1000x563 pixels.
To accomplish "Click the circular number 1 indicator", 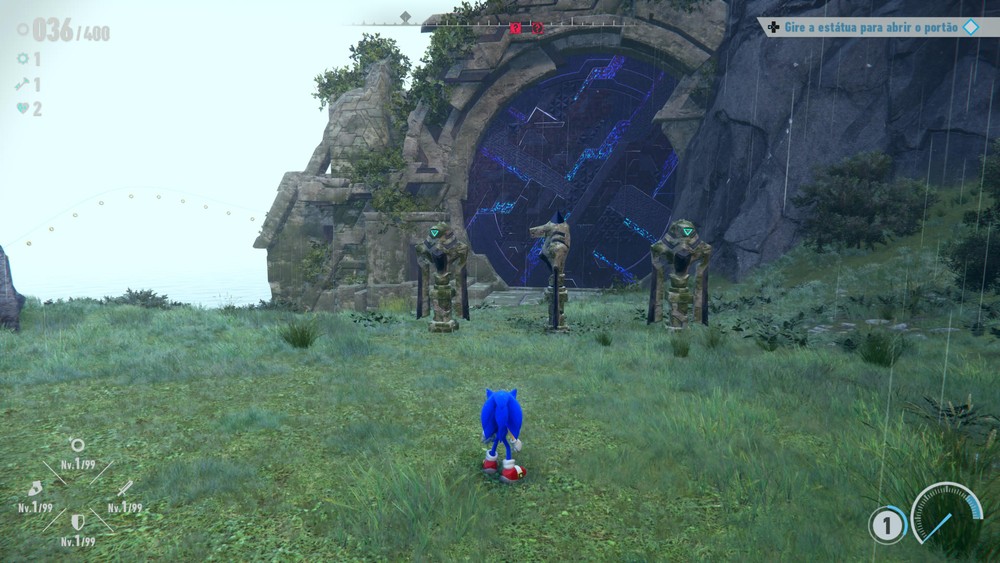I will coord(886,525).
